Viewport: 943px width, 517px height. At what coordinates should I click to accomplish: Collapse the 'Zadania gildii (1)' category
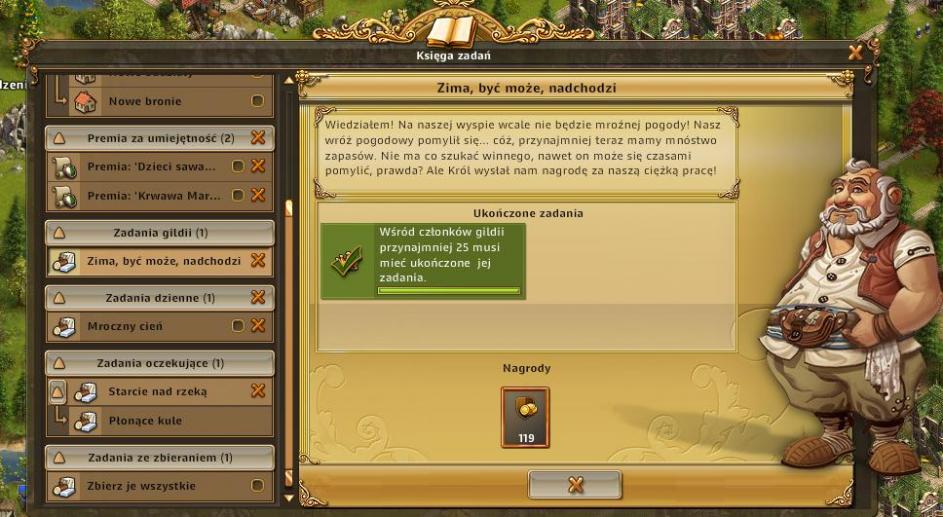(x=58, y=233)
